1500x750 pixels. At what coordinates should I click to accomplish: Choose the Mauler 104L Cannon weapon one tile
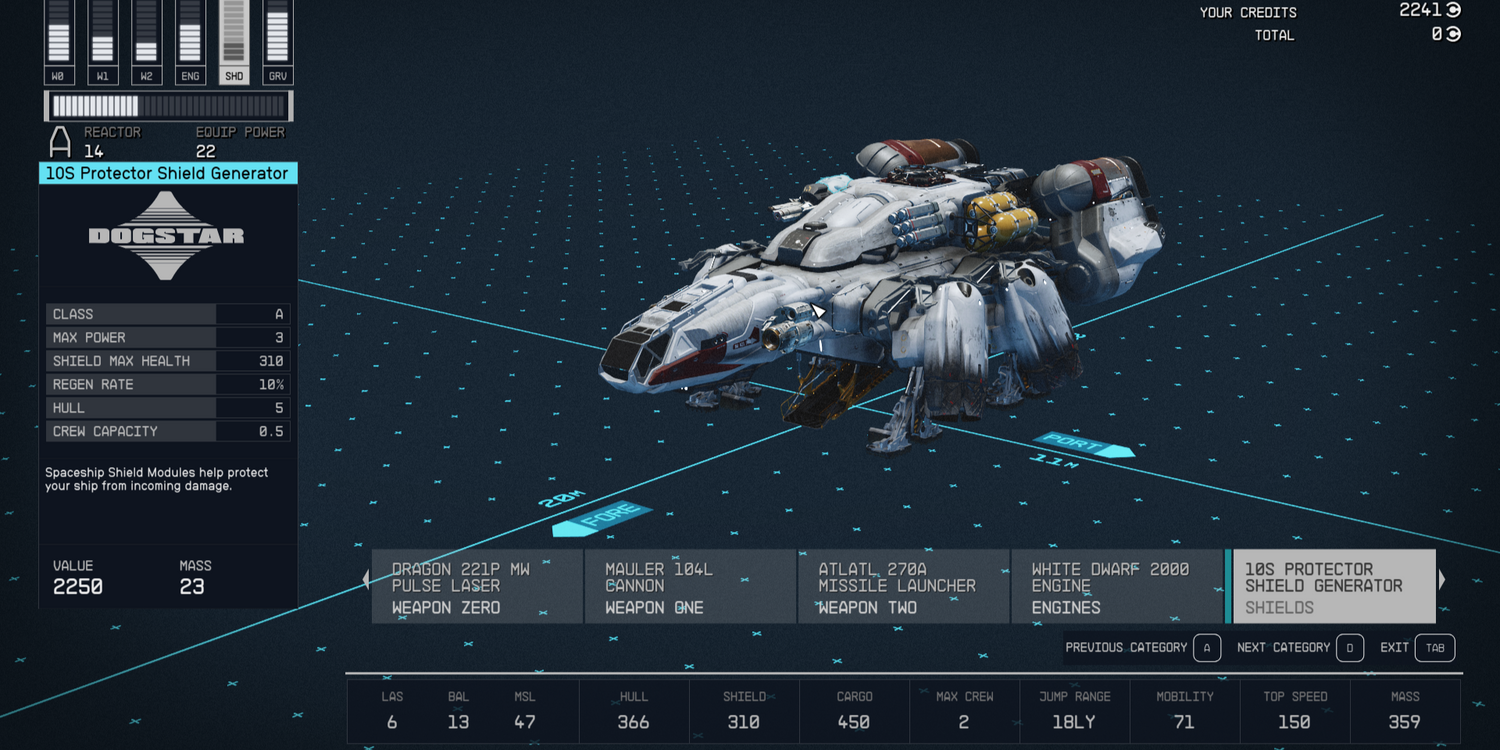[x=690, y=587]
